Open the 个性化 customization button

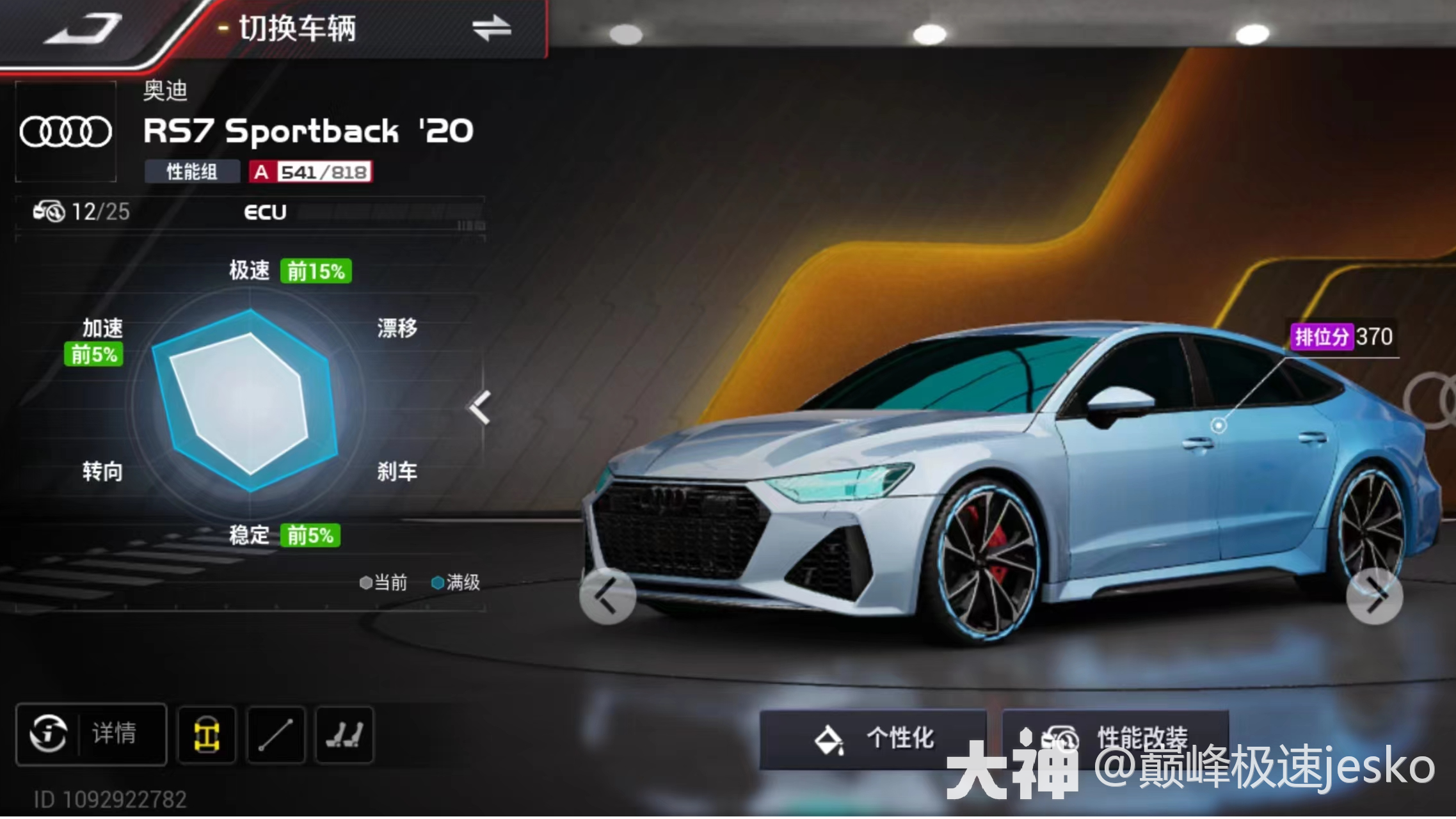[x=876, y=738]
